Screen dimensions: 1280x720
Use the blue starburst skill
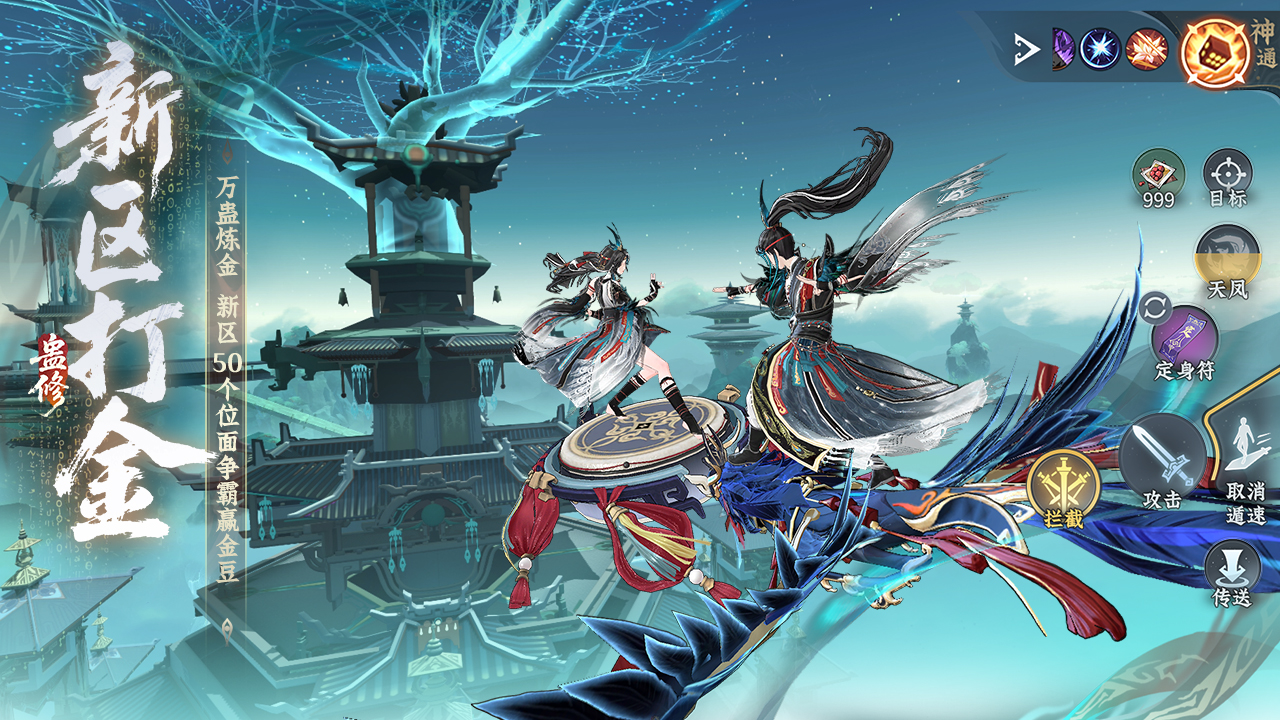tap(1100, 49)
